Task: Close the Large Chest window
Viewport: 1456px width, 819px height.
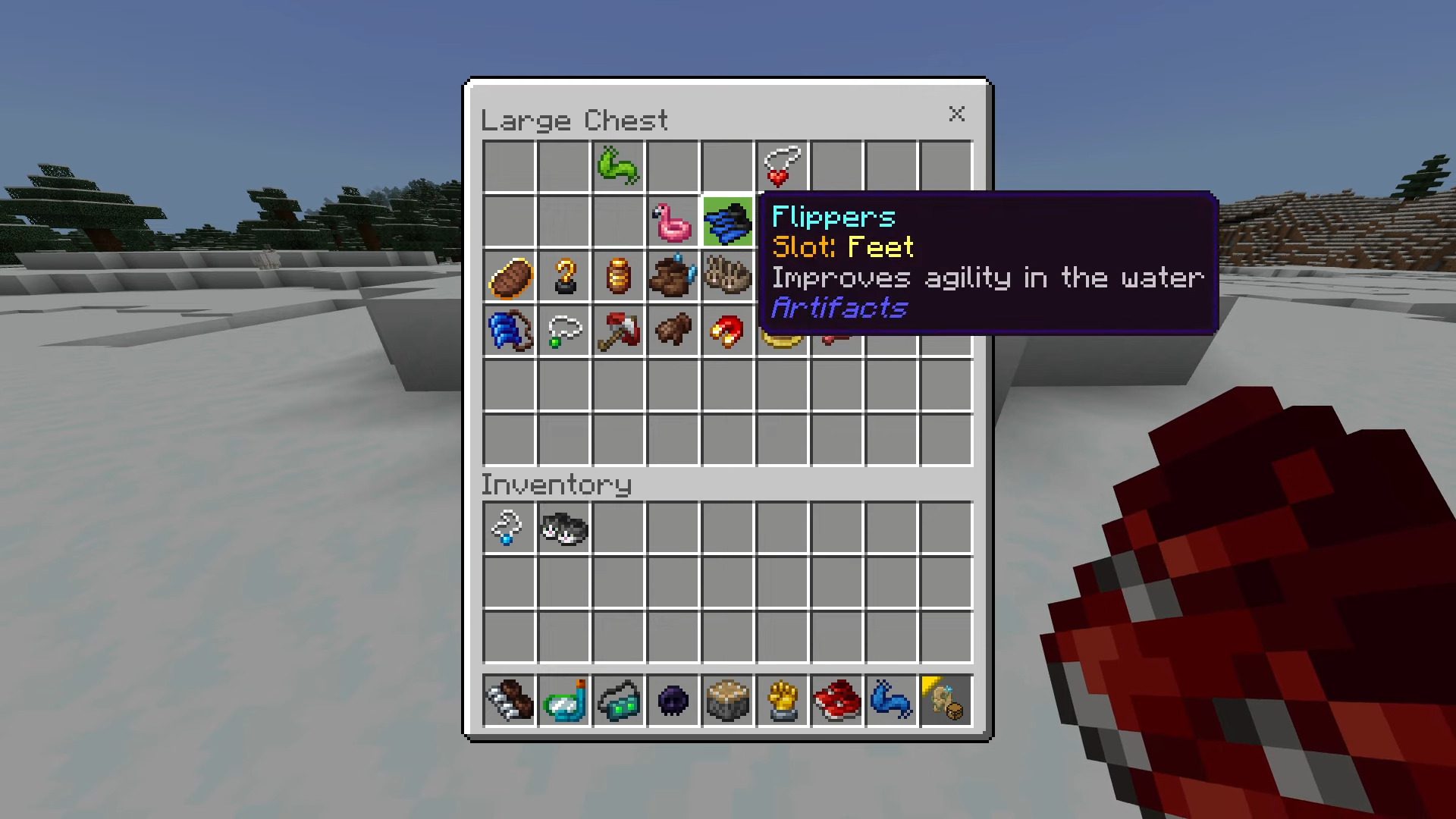Action: coord(956,114)
